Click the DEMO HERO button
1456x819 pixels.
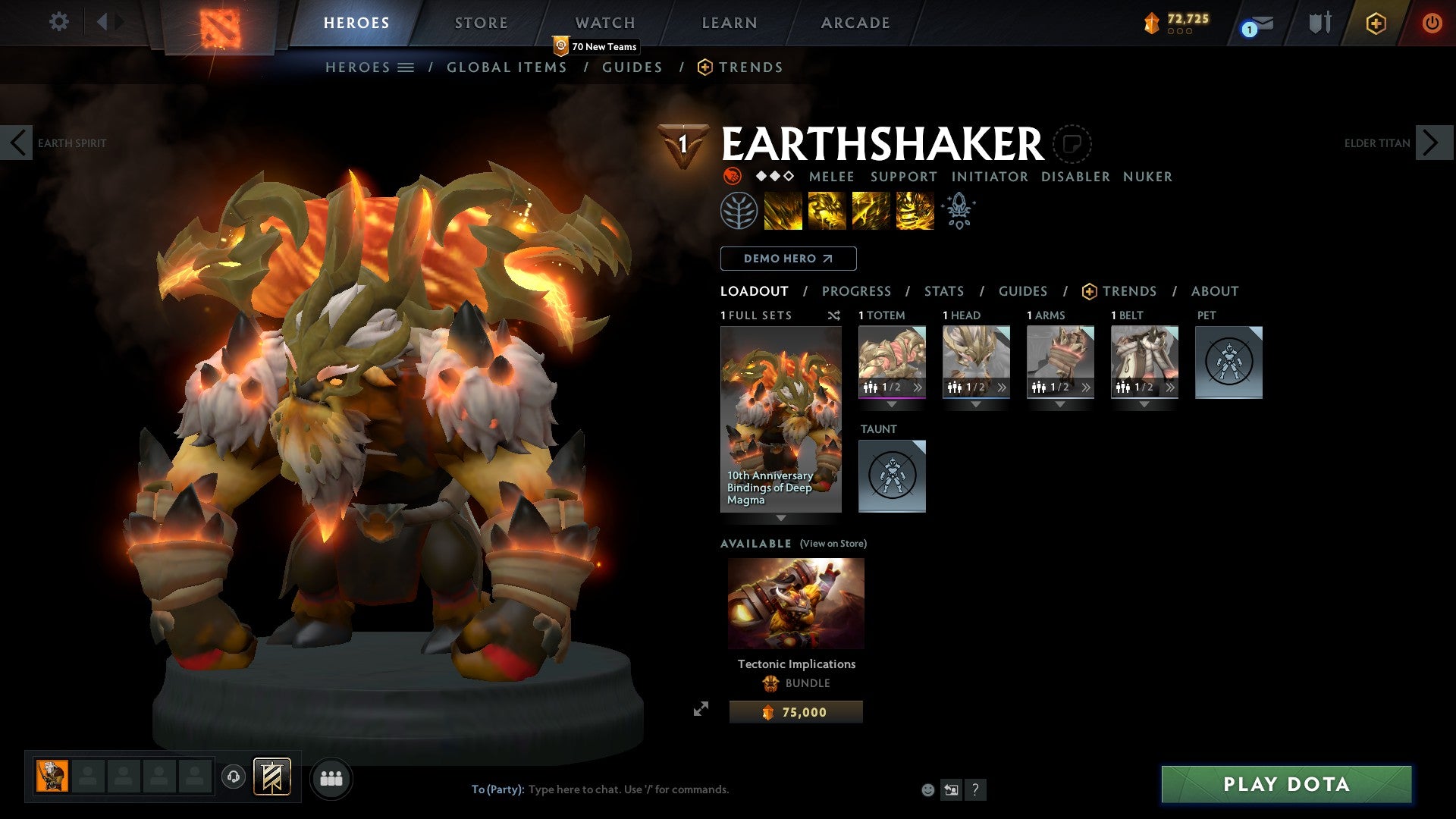[x=787, y=259]
